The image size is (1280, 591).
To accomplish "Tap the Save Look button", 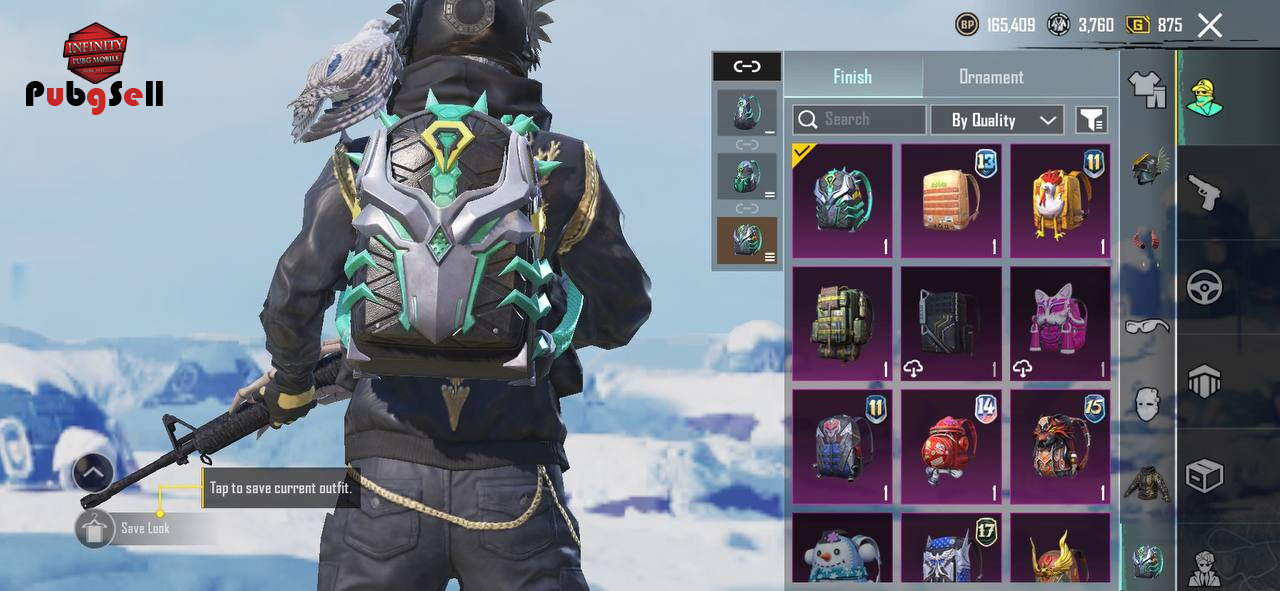I will click(145, 528).
